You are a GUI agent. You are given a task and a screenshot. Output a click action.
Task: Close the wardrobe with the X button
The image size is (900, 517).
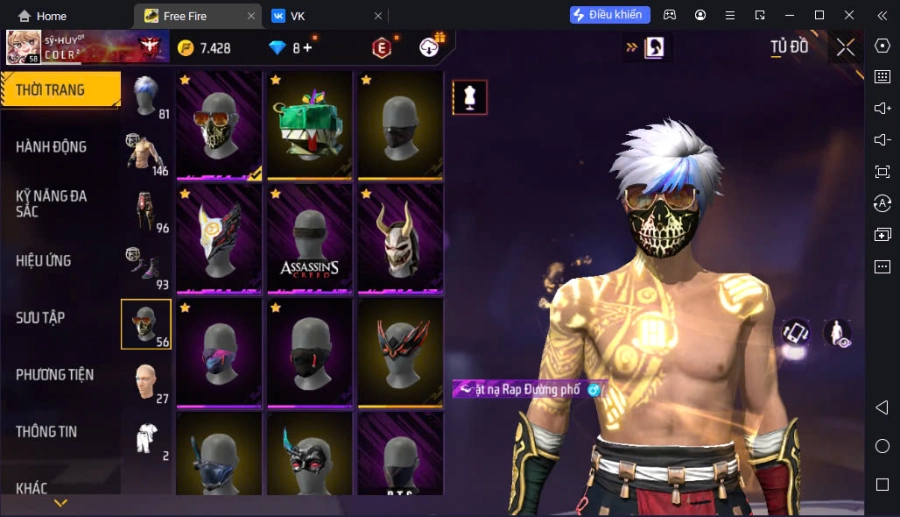coord(846,47)
